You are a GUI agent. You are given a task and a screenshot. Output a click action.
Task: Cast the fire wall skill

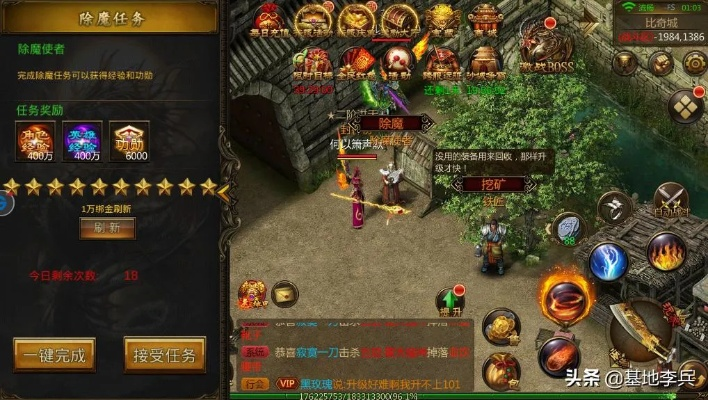(665, 250)
